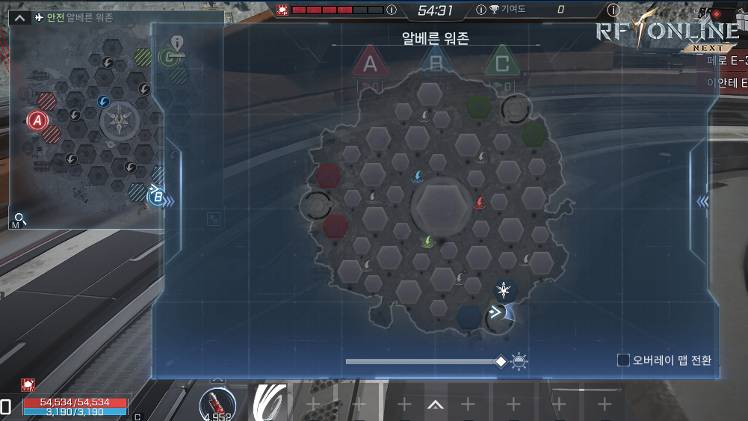Toggle the 오버레이 맵 전환 checkbox
Screen dimensions: 748x421
pyautogui.click(x=623, y=360)
